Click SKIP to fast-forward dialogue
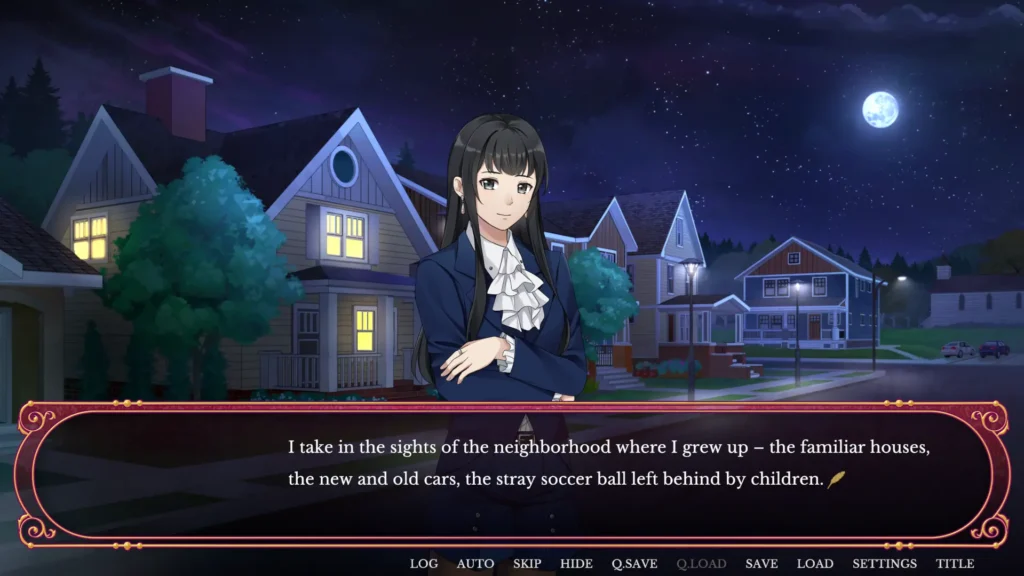Screen dimensions: 1024x576 pos(527,564)
